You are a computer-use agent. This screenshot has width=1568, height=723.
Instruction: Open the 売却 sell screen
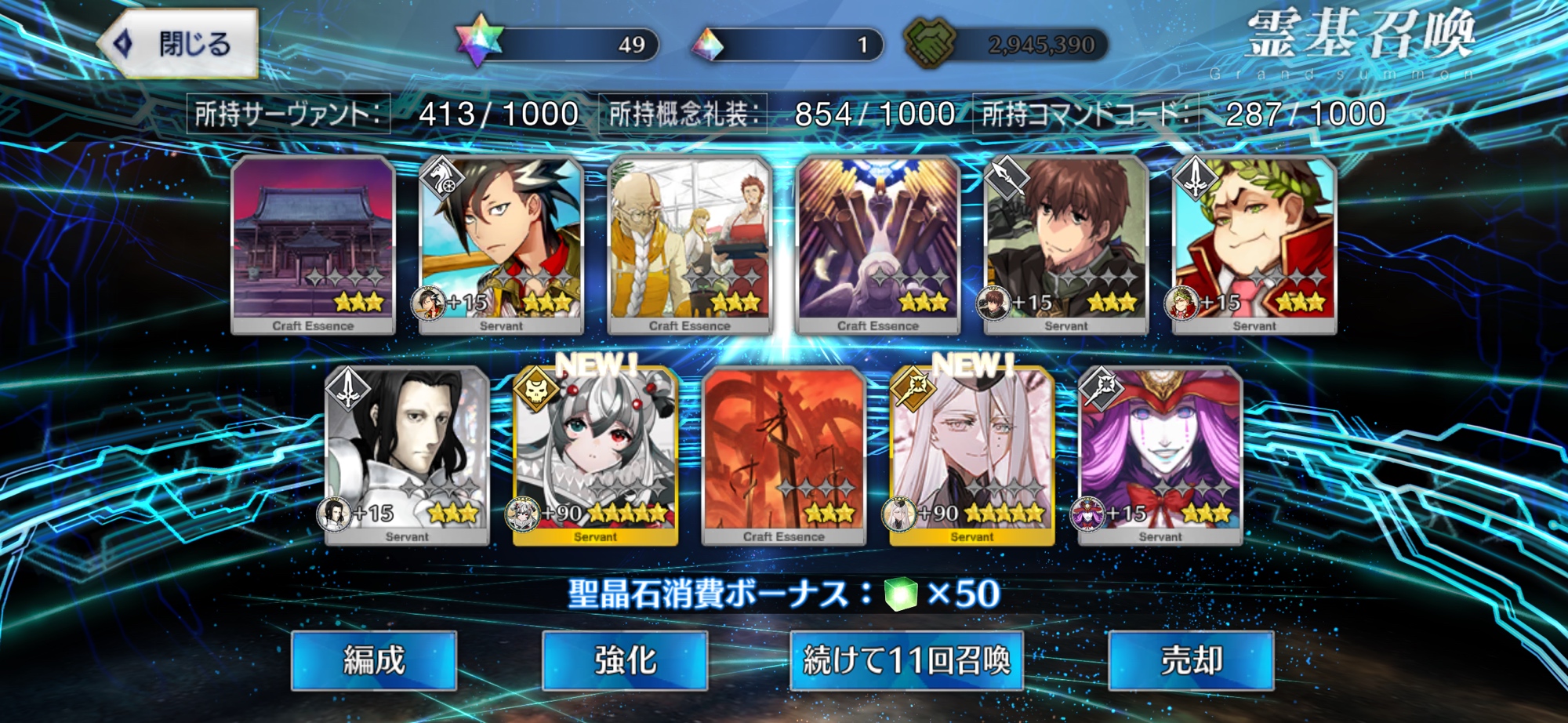pos(1191,660)
